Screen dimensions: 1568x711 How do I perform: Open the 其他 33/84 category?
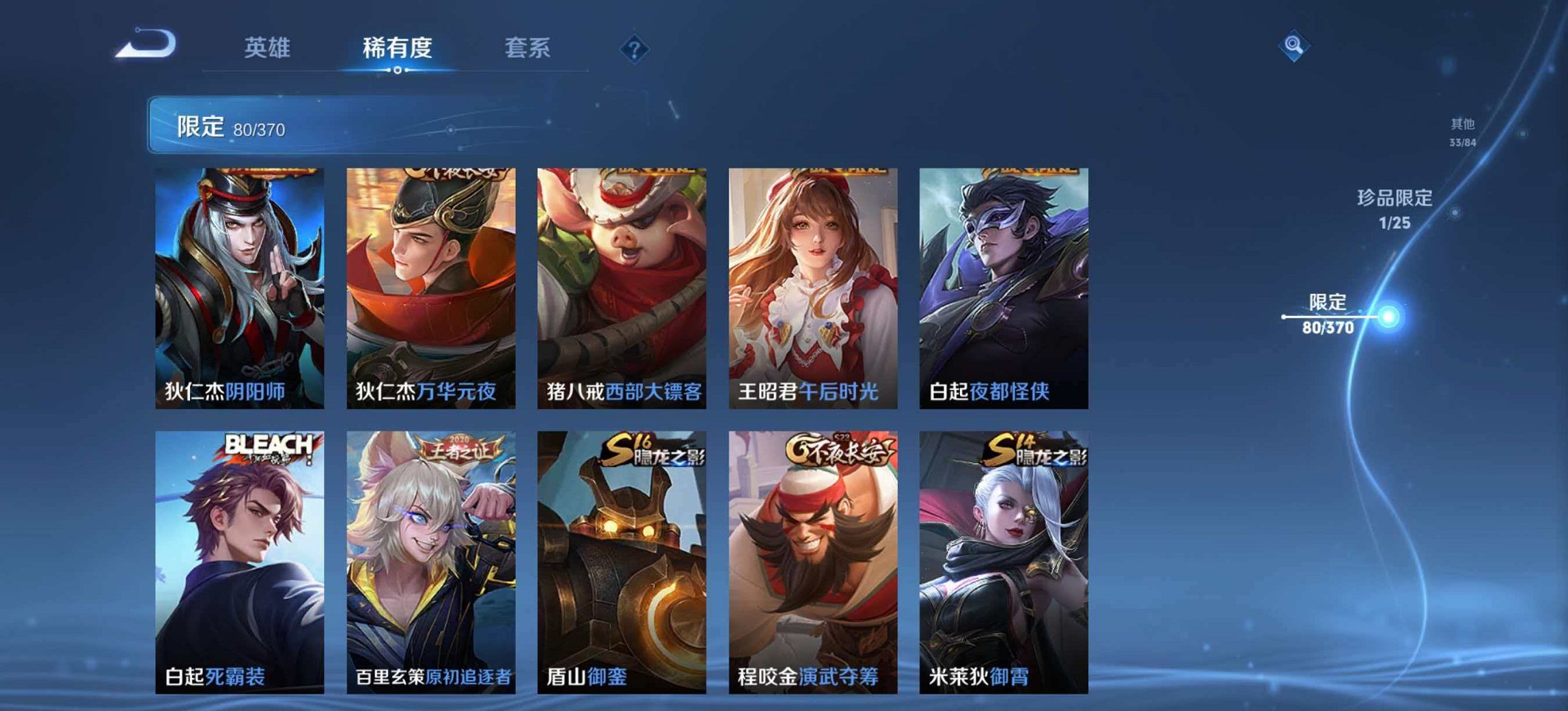[1462, 130]
